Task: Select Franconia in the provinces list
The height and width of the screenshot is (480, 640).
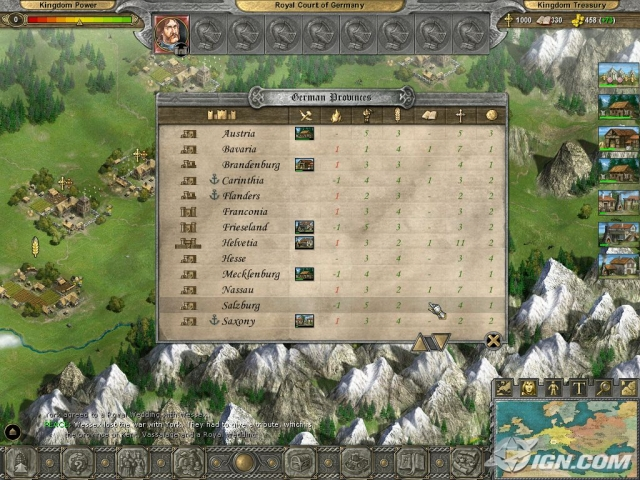Action: pyautogui.click(x=245, y=211)
